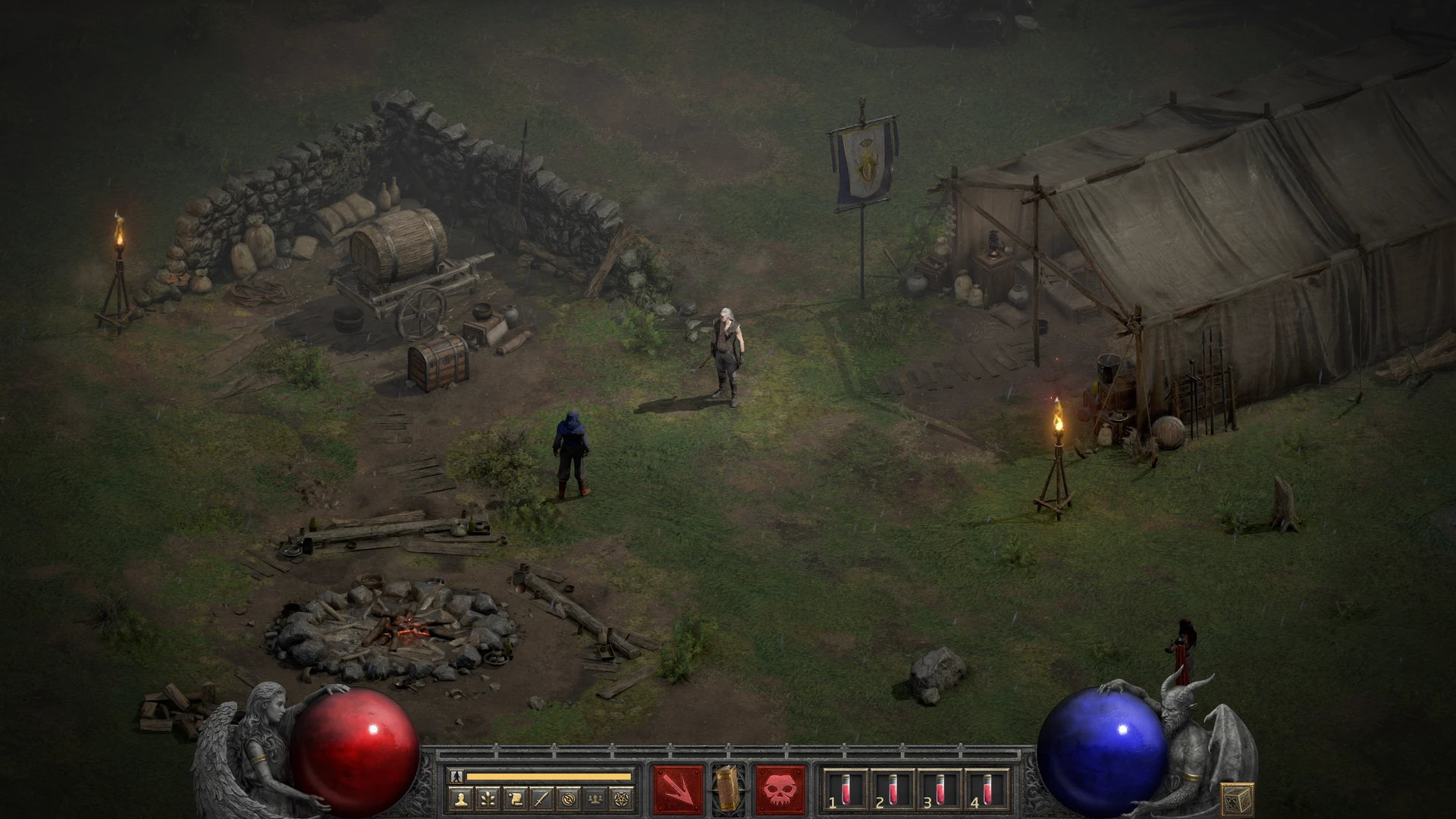Open the quest log scroll icon
1456x819 pixels.
pos(515,798)
